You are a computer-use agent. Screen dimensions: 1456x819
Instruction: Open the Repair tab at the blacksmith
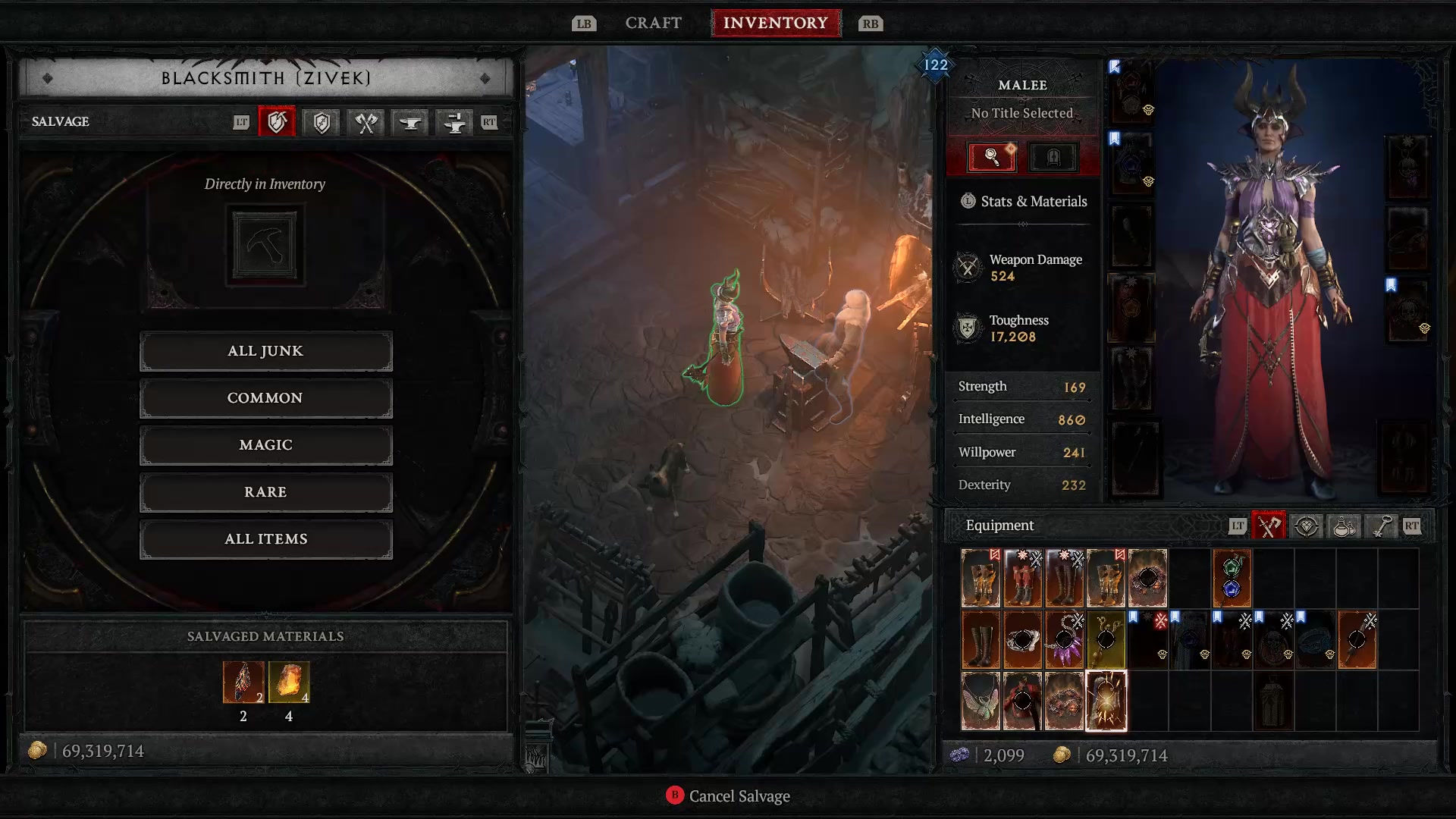pos(320,122)
